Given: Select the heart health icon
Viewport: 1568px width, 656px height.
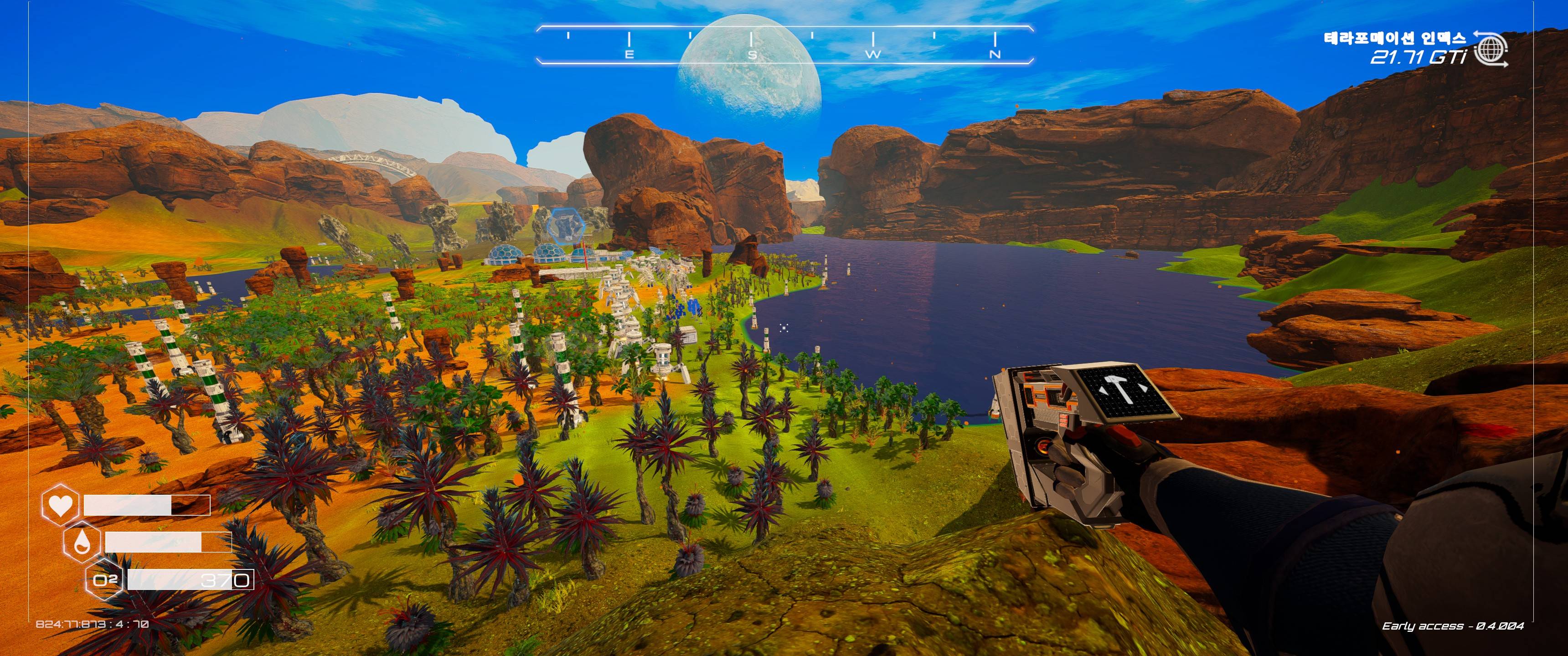Looking at the screenshot, I should 60,504.
